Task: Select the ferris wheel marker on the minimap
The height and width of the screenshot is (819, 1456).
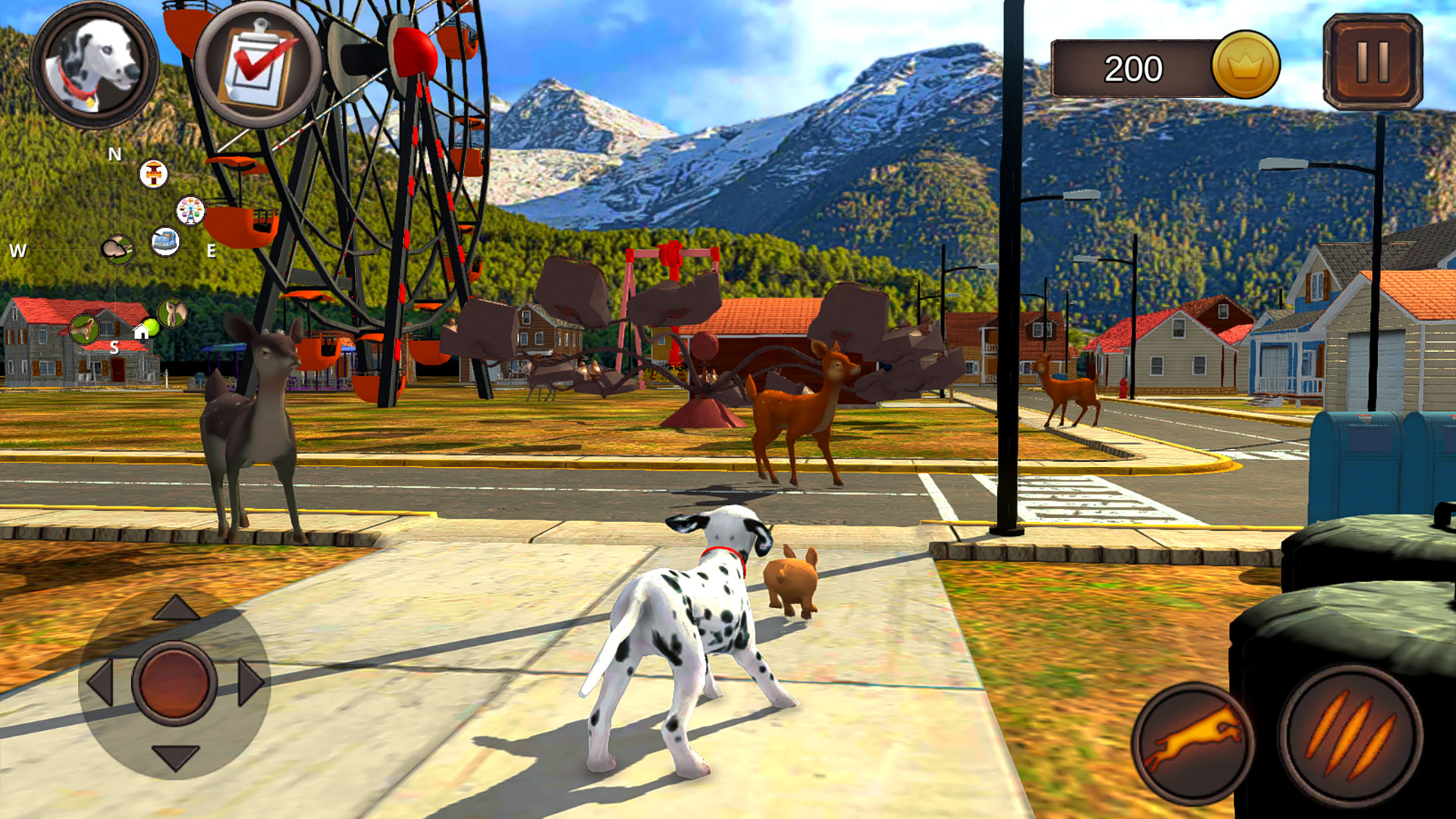Action: tap(190, 211)
